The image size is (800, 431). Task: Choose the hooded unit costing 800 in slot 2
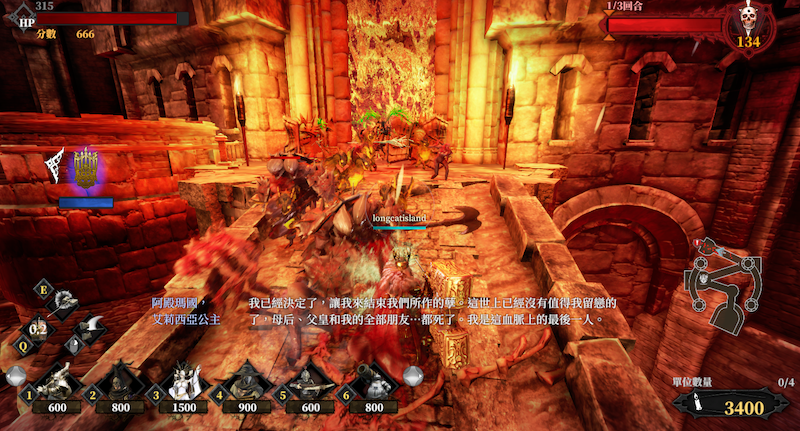tap(120, 383)
